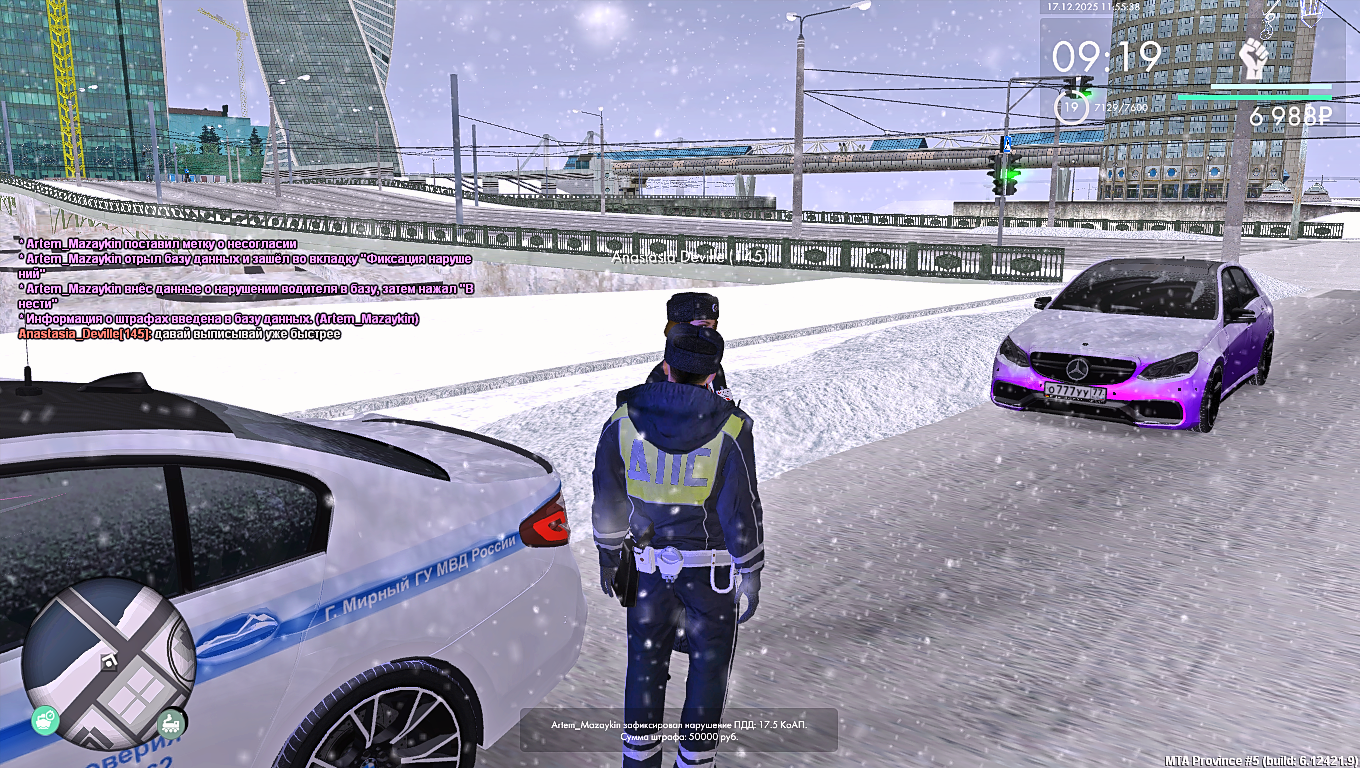Select the green train marker on the minimap
Screen dimensions: 1360x768
tap(170, 721)
